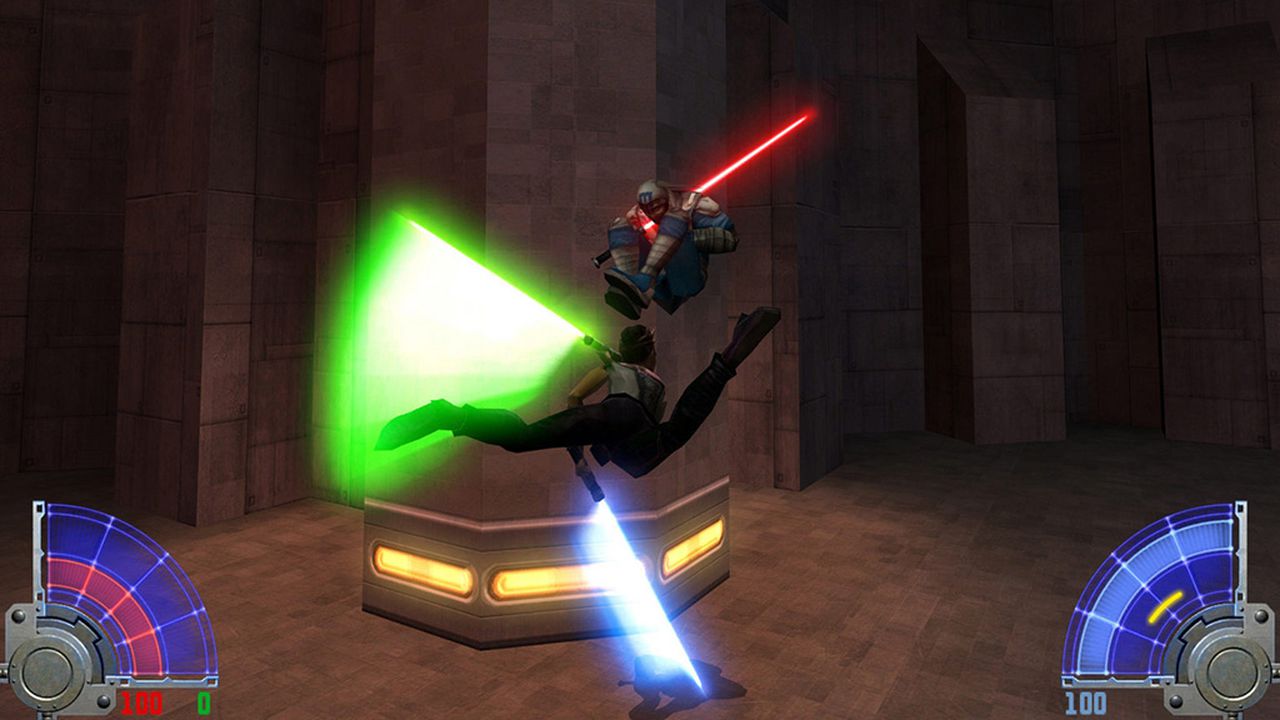Select the red lightsaber blade
This screenshot has width=1280, height=720.
pos(755,150)
